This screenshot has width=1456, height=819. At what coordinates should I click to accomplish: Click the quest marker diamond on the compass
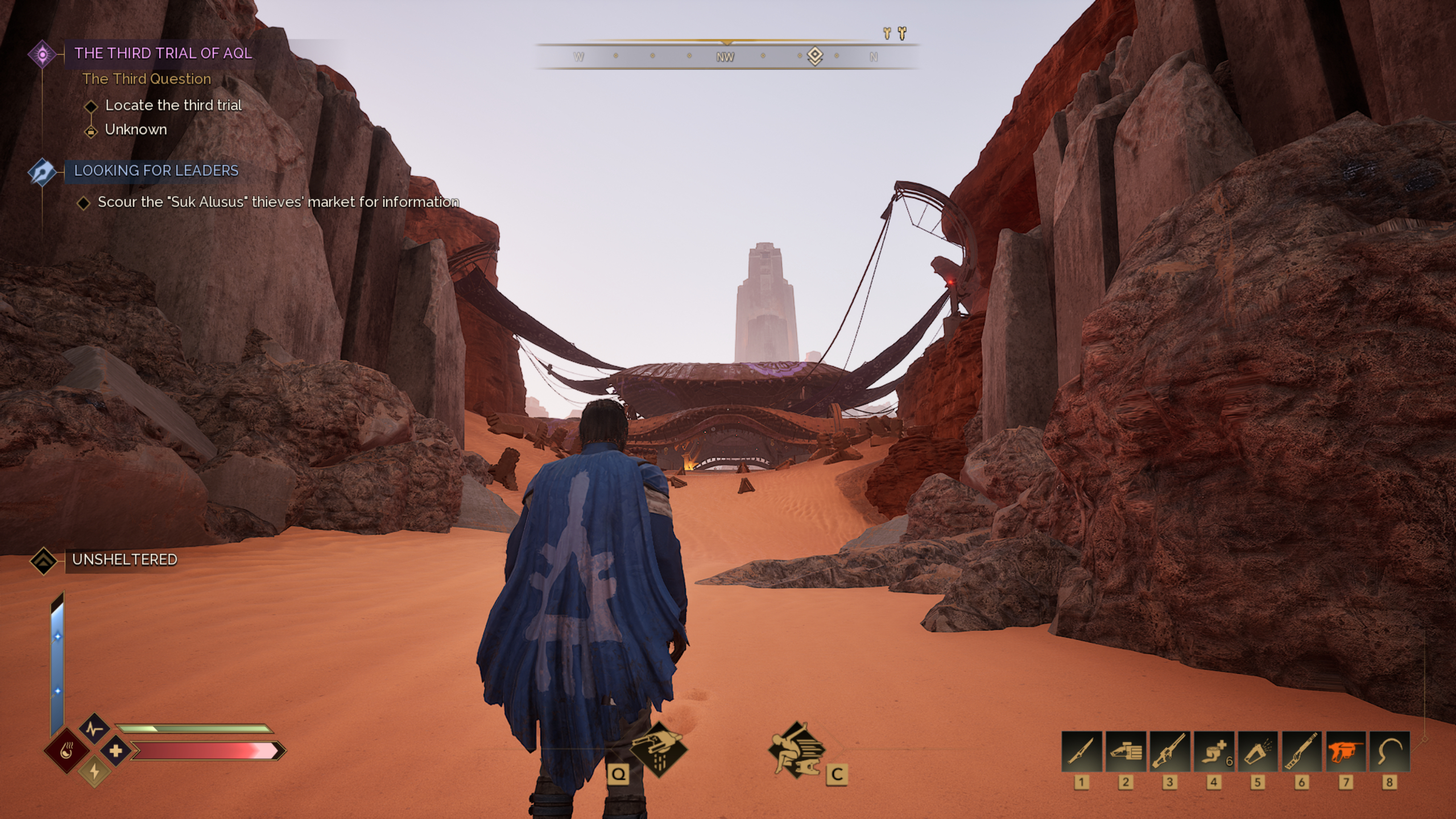[816, 55]
